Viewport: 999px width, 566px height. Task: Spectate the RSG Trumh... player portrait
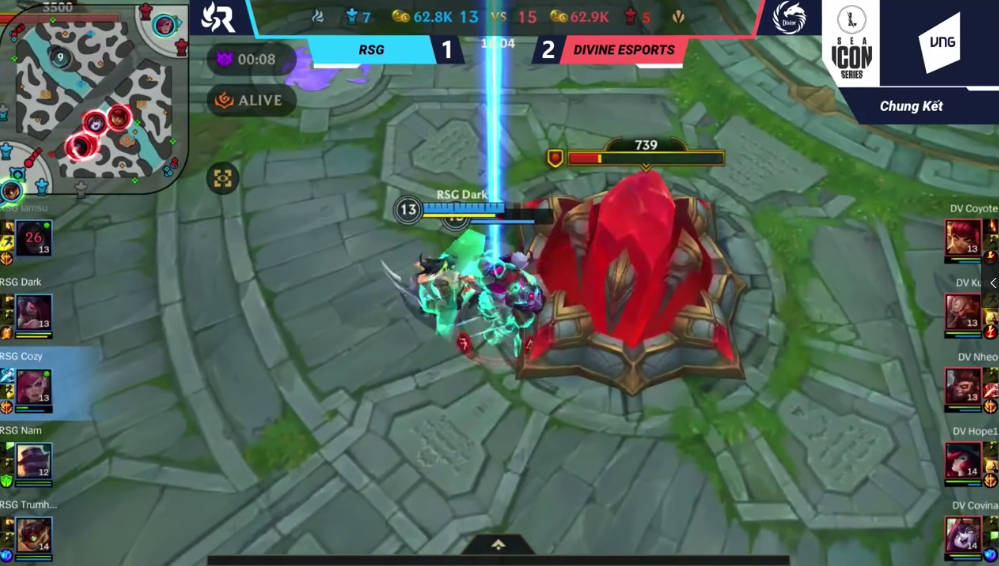coord(33,535)
